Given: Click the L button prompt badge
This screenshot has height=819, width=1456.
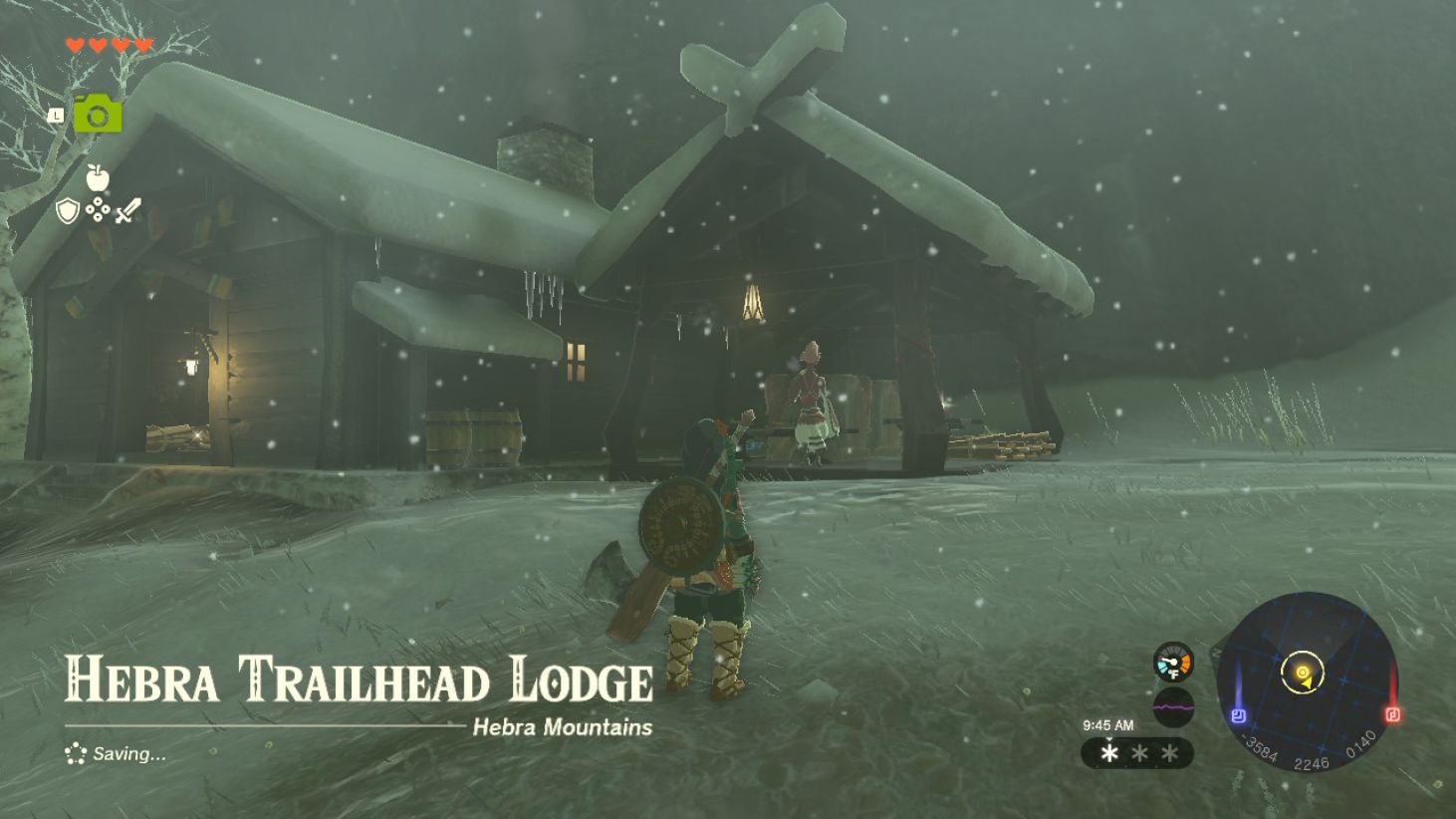Looking at the screenshot, I should click(x=57, y=116).
